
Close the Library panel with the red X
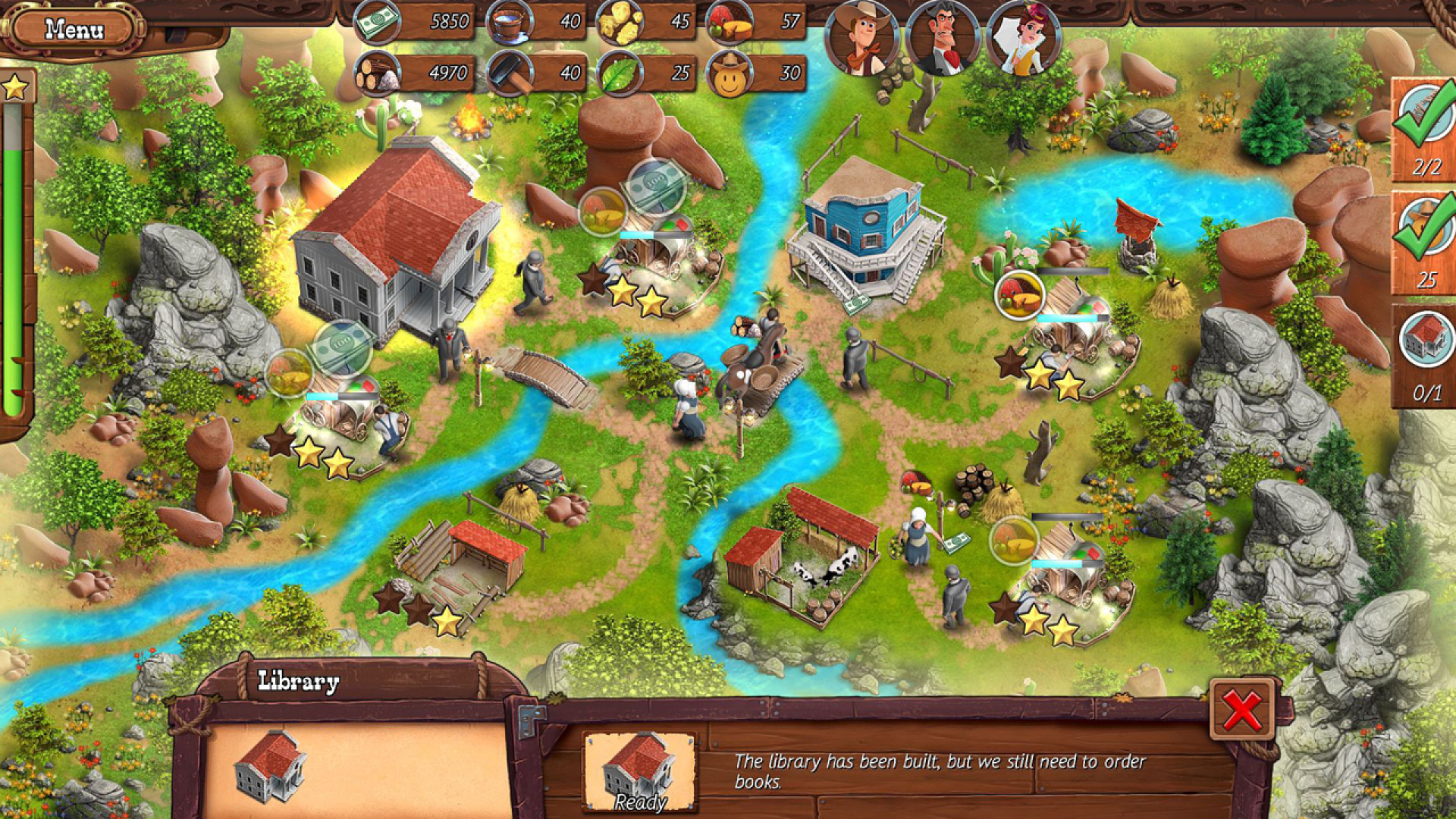[1241, 711]
